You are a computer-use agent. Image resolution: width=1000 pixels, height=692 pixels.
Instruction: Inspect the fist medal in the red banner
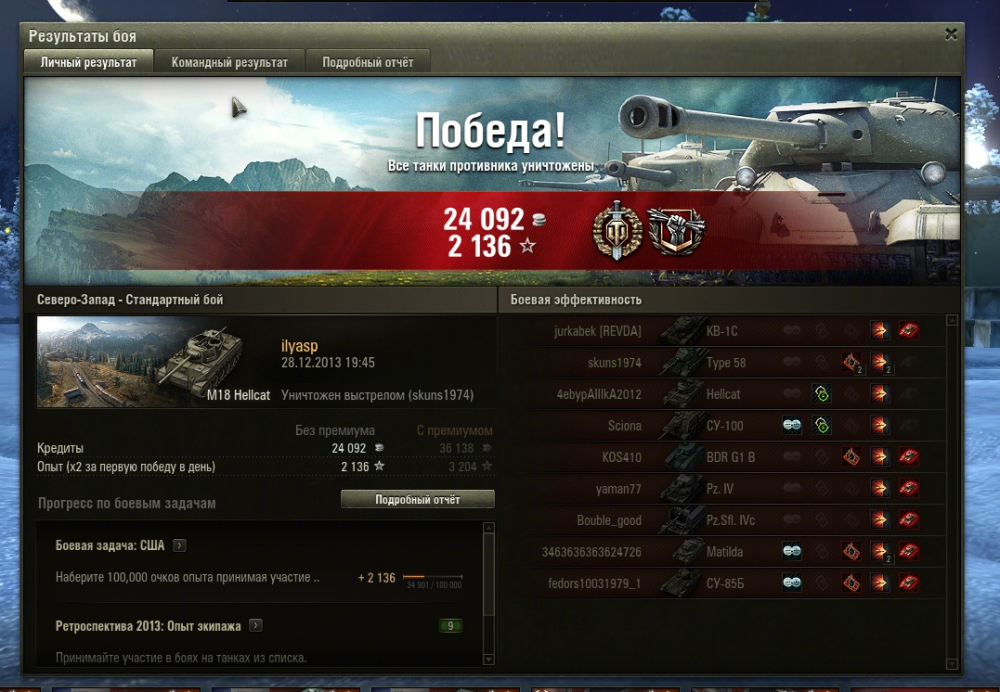point(676,232)
